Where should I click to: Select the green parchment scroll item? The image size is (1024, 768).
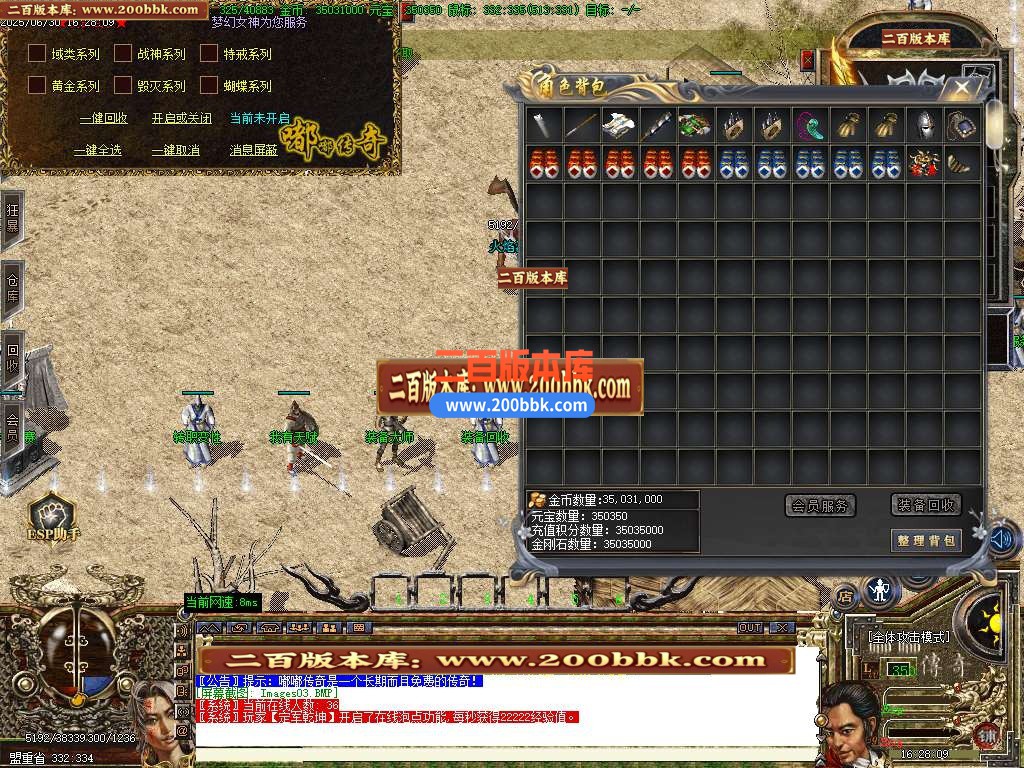click(x=696, y=126)
